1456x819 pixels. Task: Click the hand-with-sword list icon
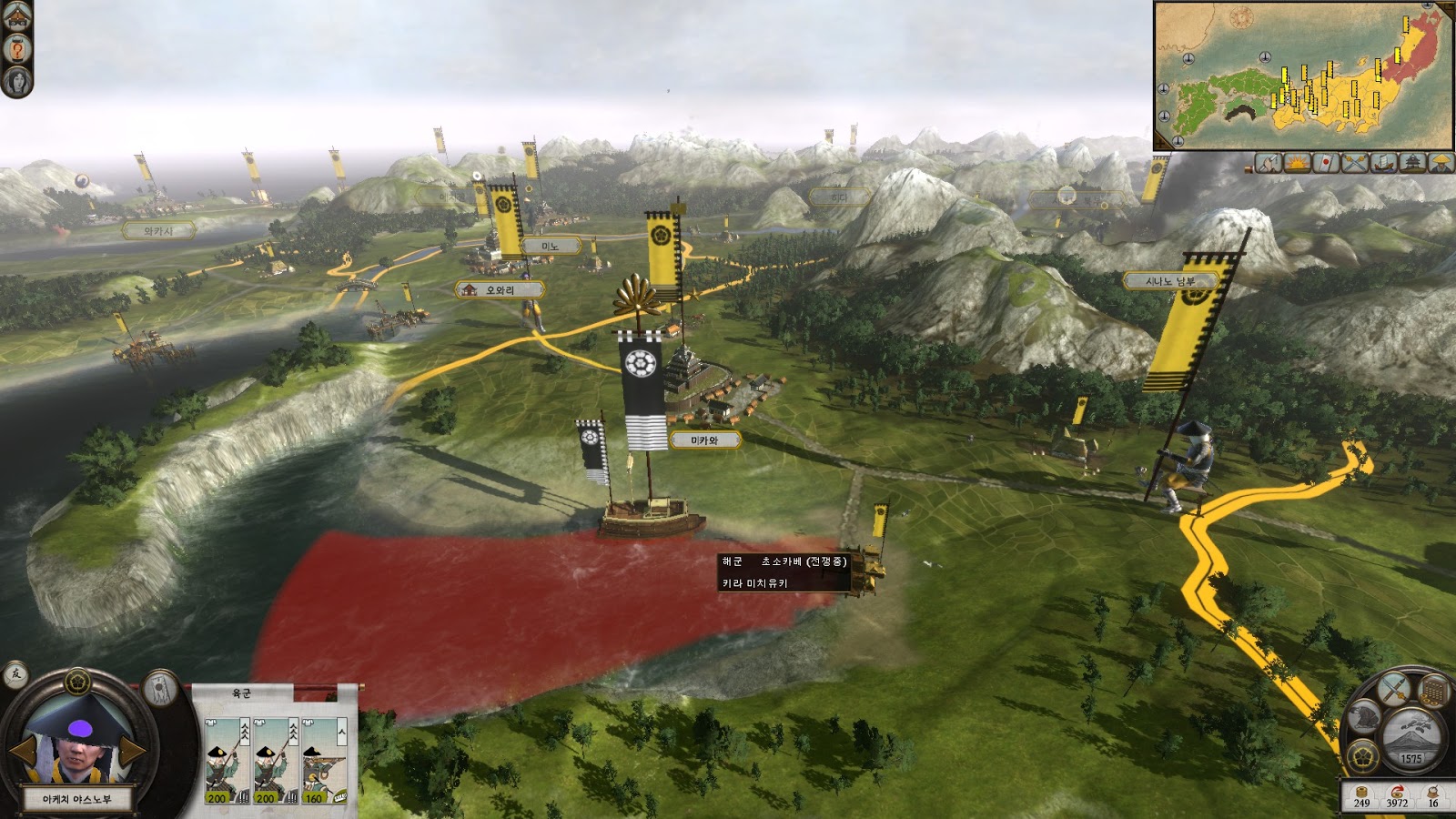click(1268, 163)
